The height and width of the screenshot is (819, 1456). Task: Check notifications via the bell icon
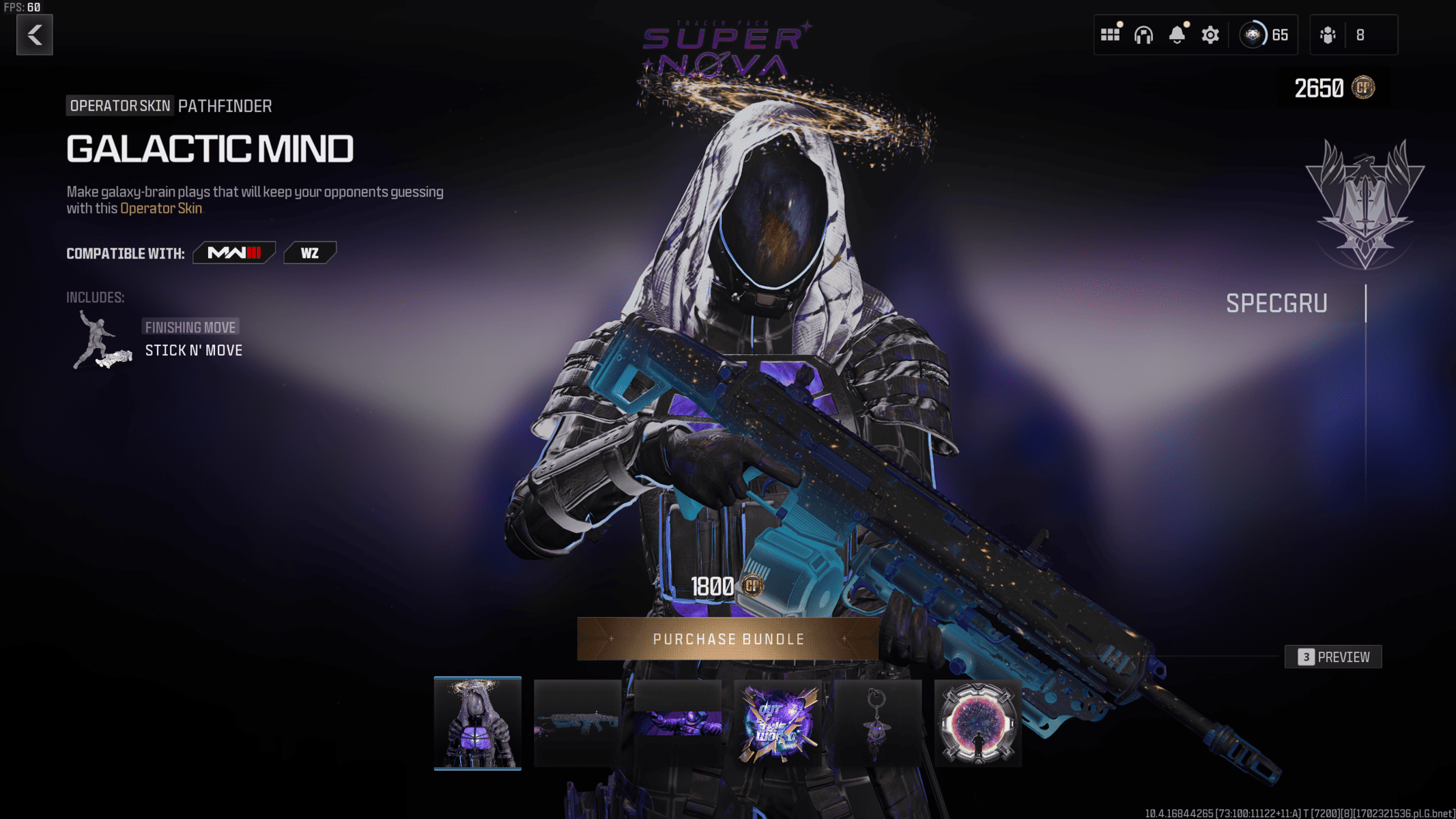1175,34
